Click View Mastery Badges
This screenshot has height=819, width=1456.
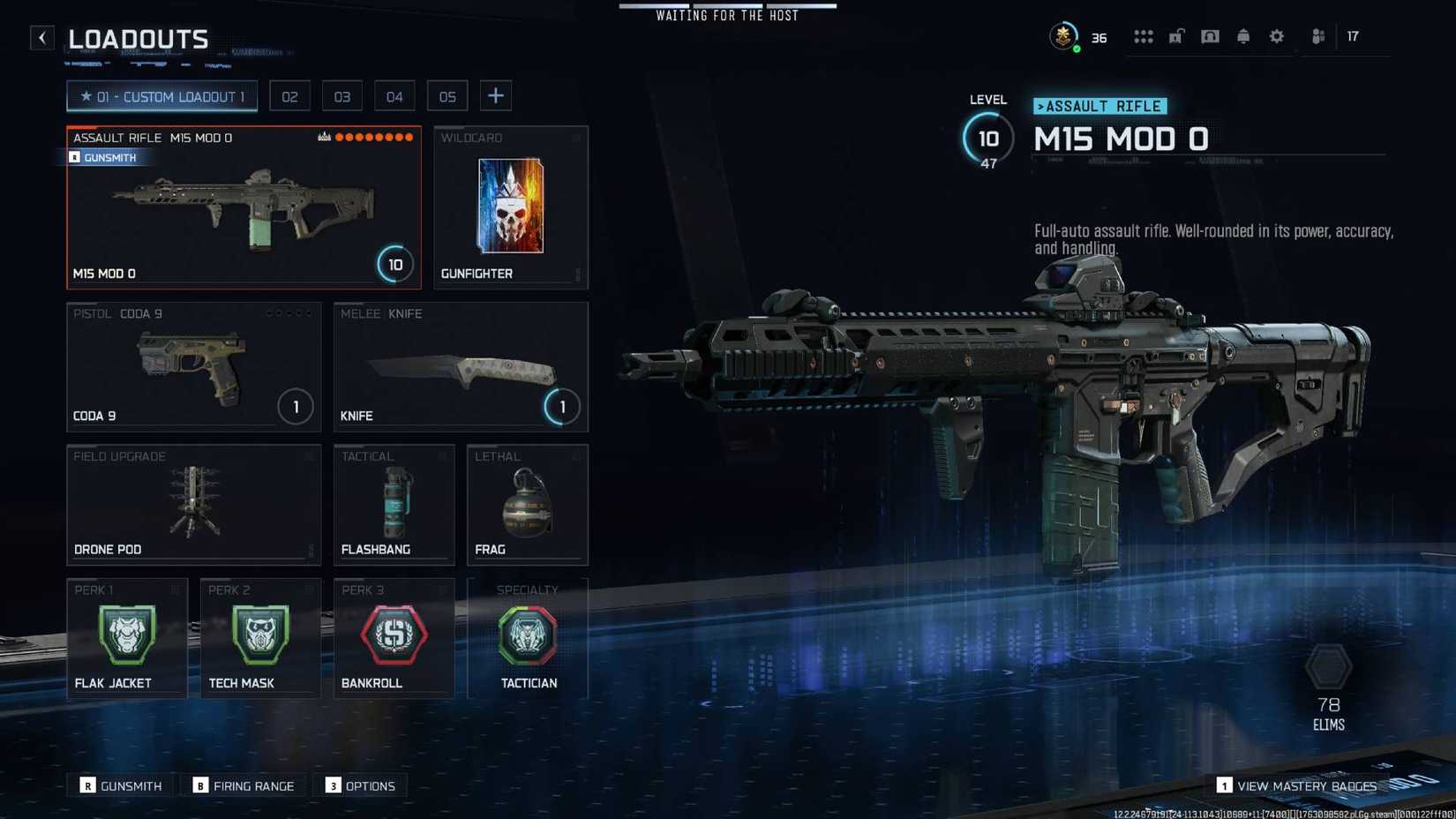tap(1299, 785)
